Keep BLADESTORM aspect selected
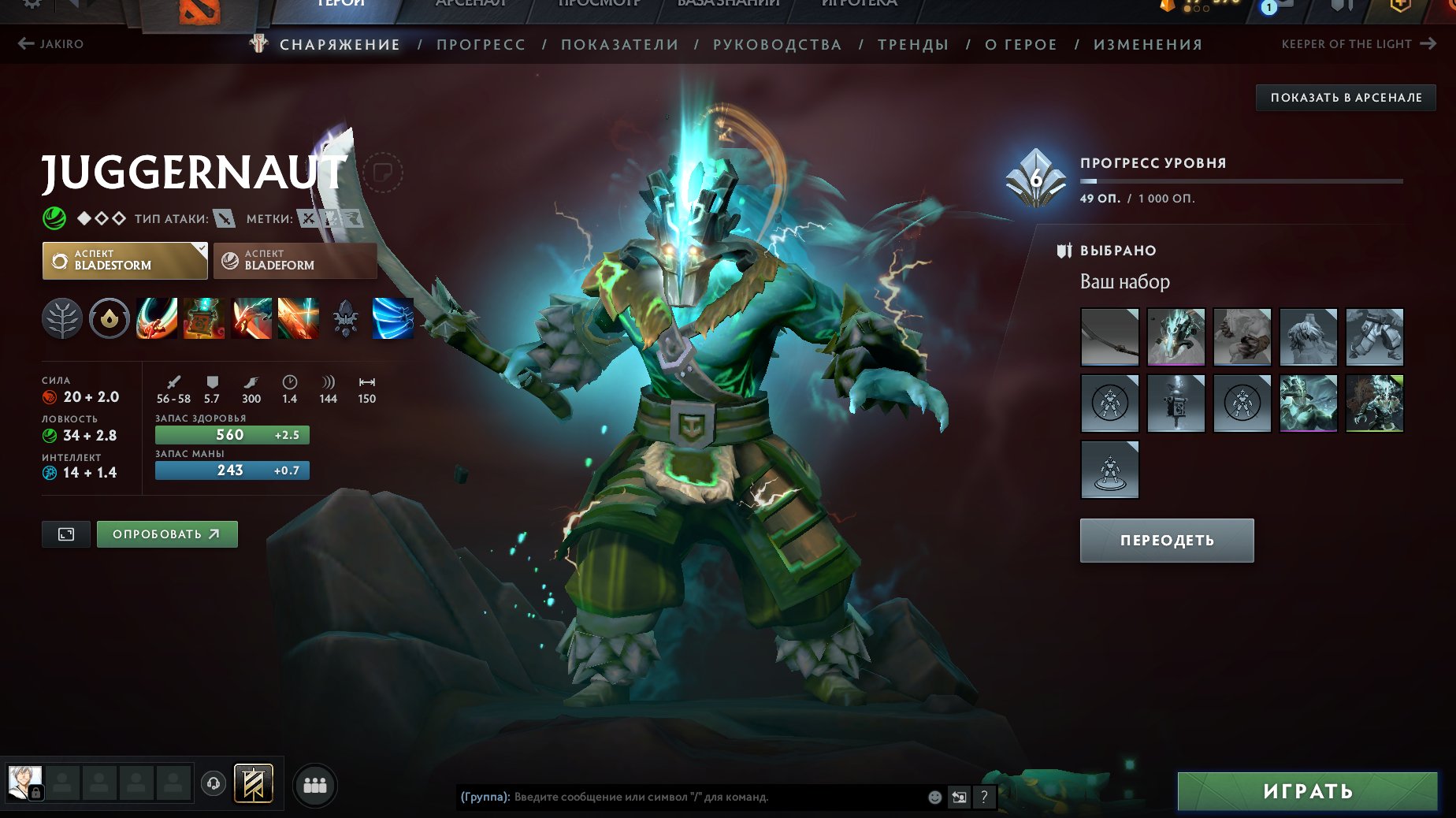The image size is (1456, 818). click(x=124, y=261)
